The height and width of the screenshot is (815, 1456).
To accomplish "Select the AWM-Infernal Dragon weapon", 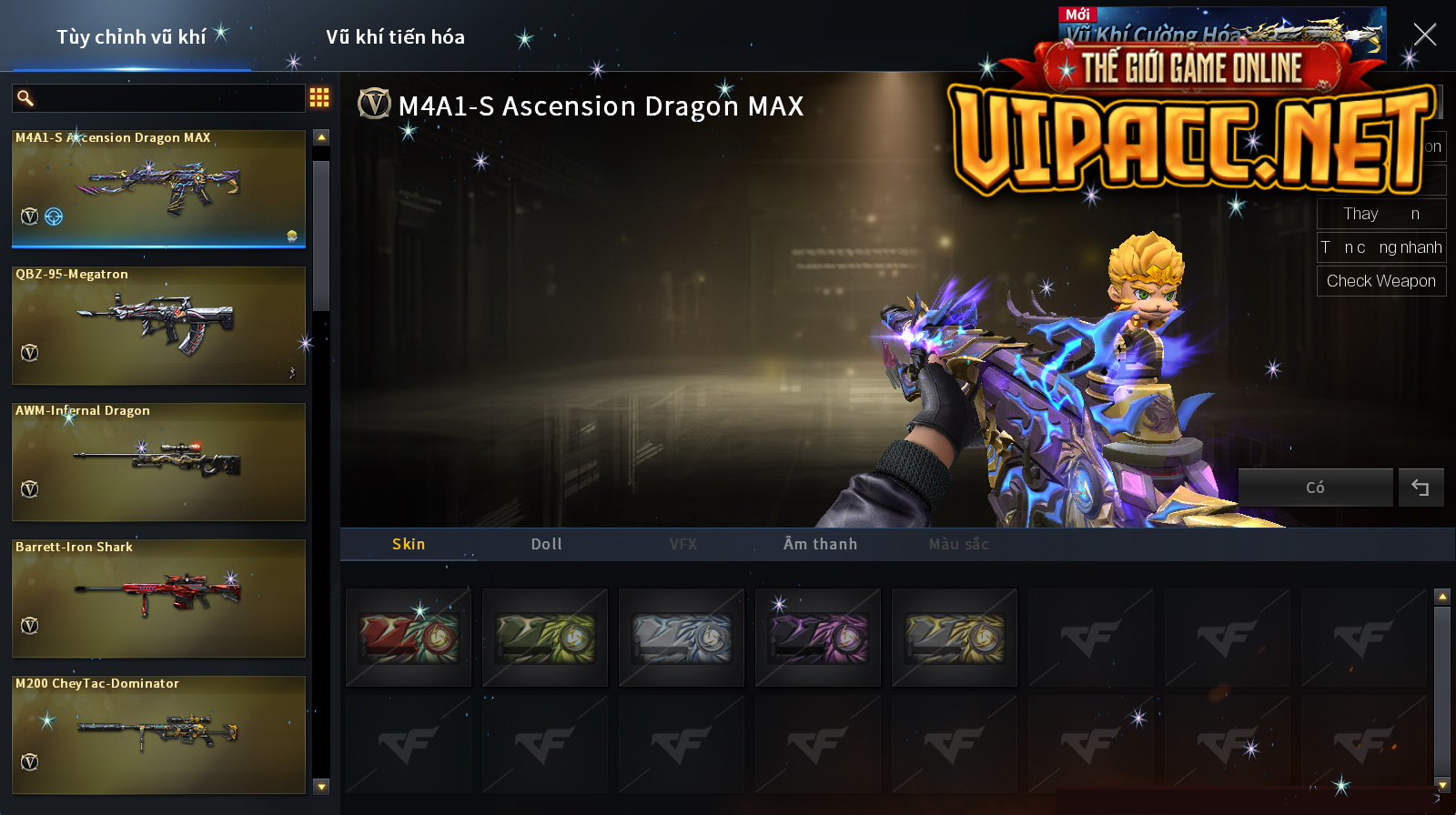I will click(158, 461).
